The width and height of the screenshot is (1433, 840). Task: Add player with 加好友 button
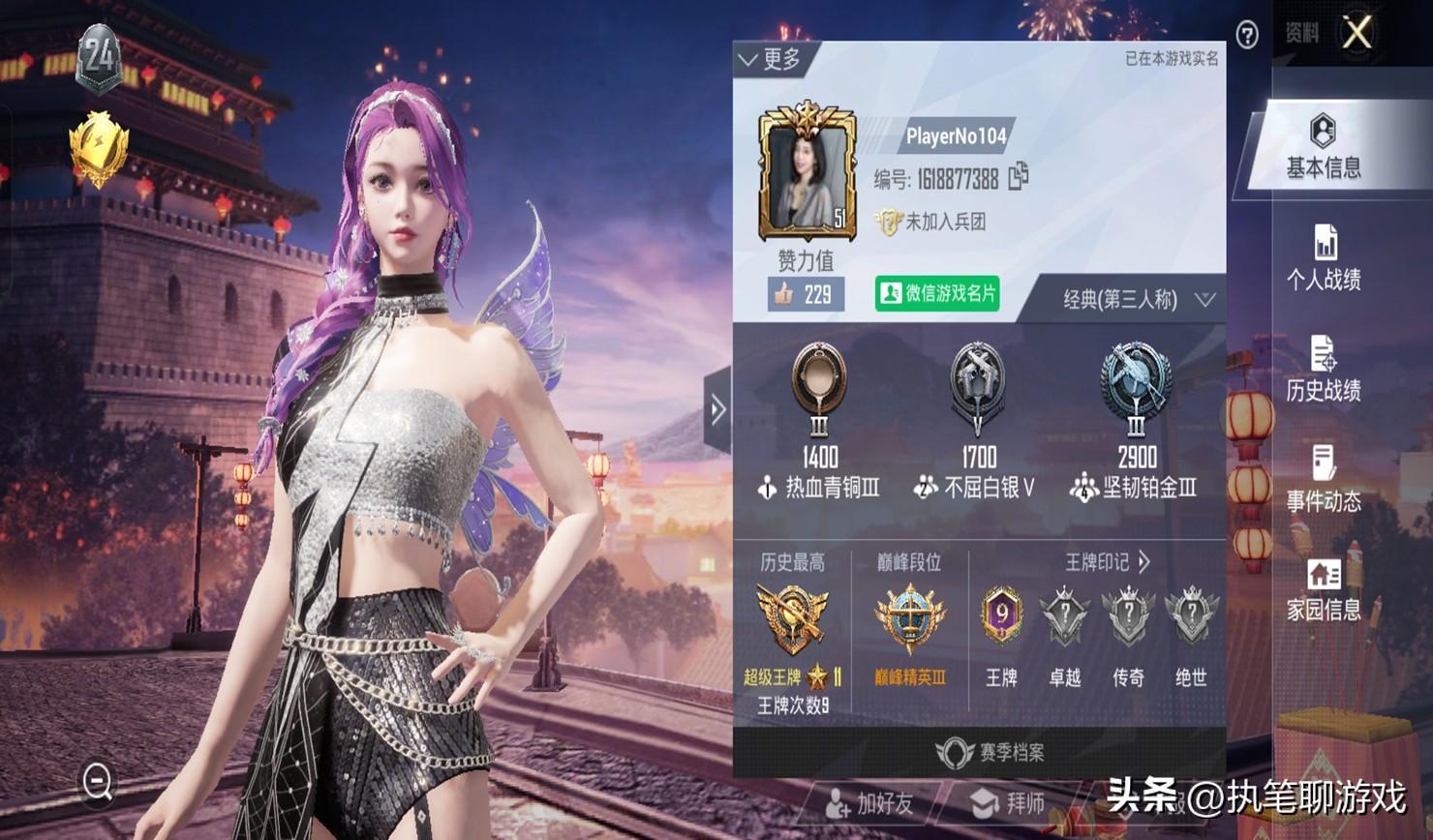point(869,802)
